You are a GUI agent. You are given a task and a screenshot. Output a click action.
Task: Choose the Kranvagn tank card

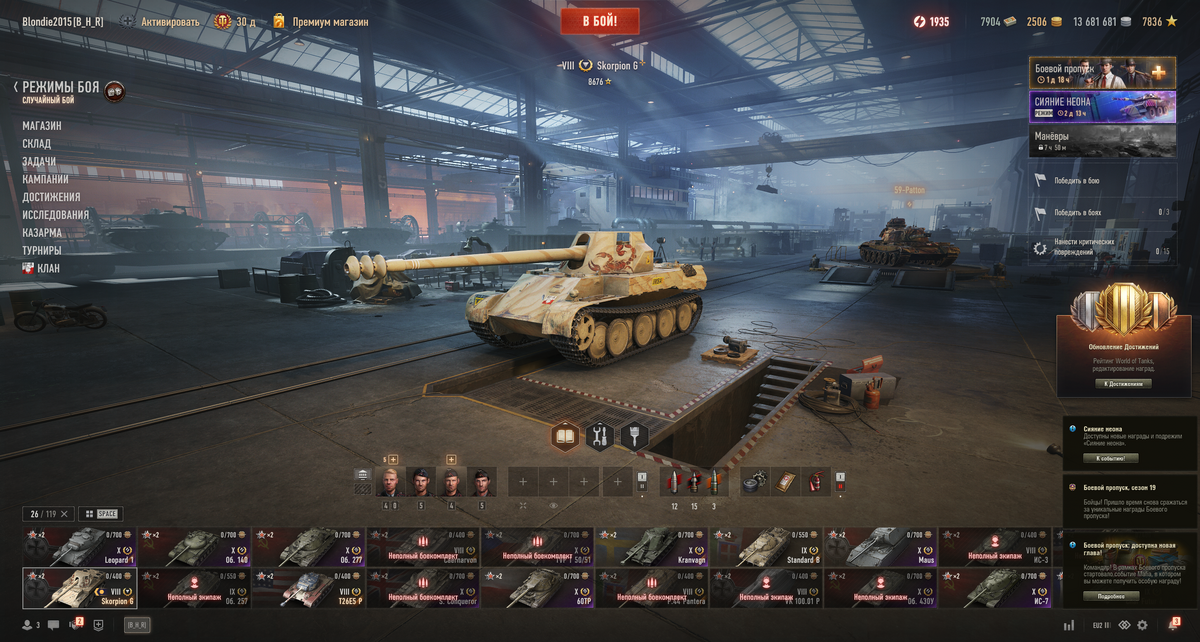tap(652, 548)
